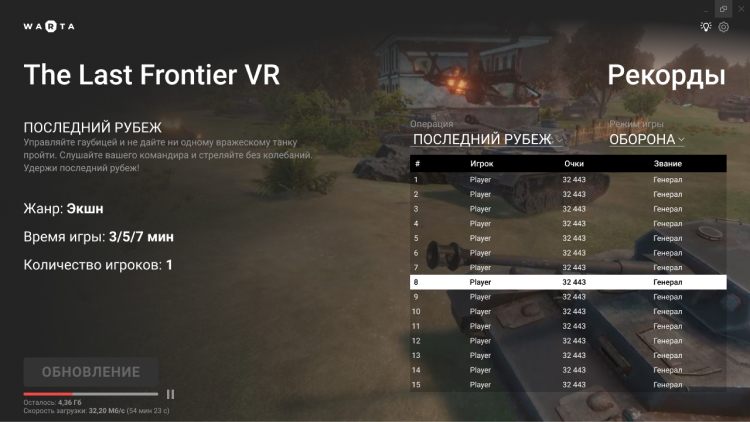Choose leaderboard row number 15
The image size is (750, 422).
click(568, 384)
